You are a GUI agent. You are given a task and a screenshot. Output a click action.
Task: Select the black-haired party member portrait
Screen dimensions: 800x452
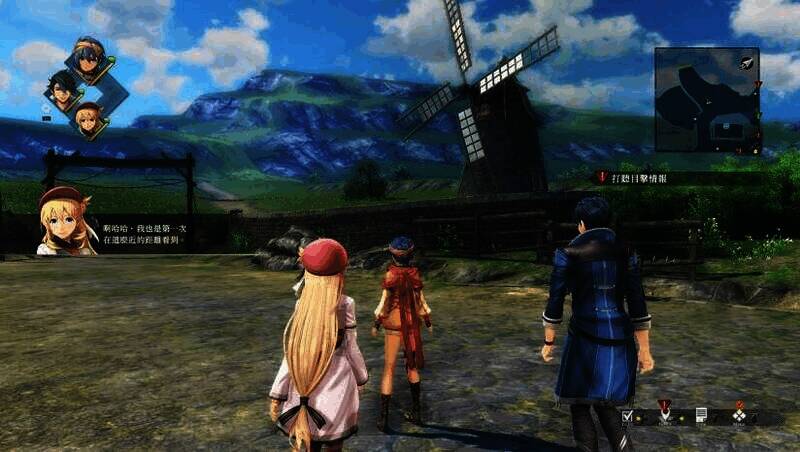pos(61,90)
